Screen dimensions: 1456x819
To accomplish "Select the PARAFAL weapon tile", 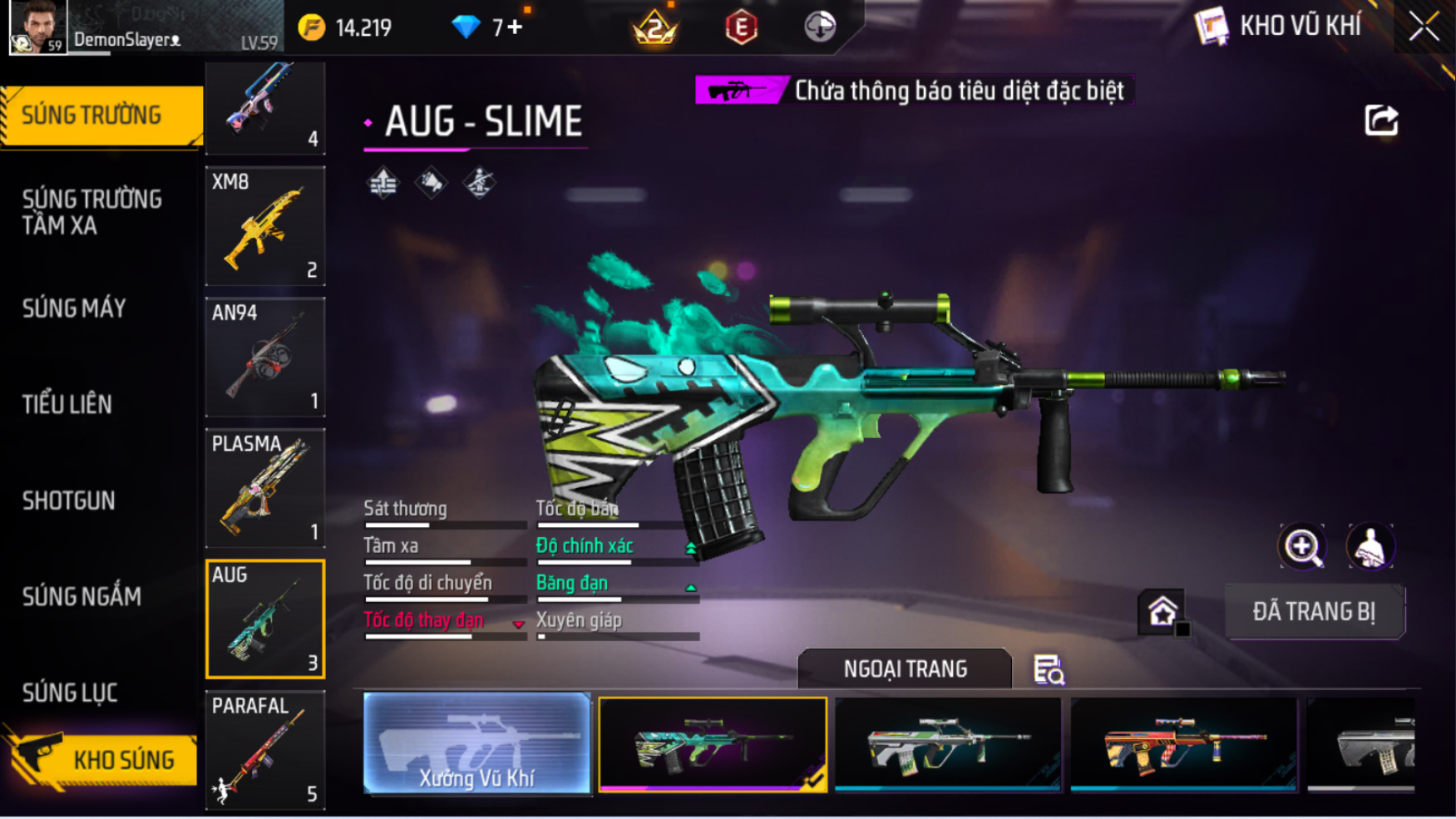I will click(x=265, y=750).
